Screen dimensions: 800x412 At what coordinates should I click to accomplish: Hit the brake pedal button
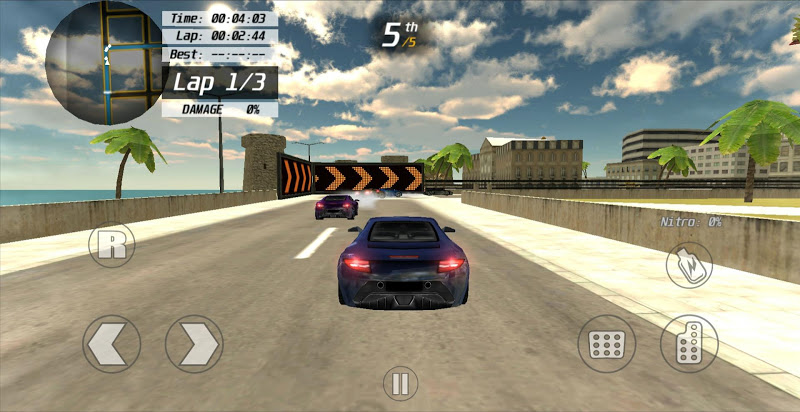606,344
